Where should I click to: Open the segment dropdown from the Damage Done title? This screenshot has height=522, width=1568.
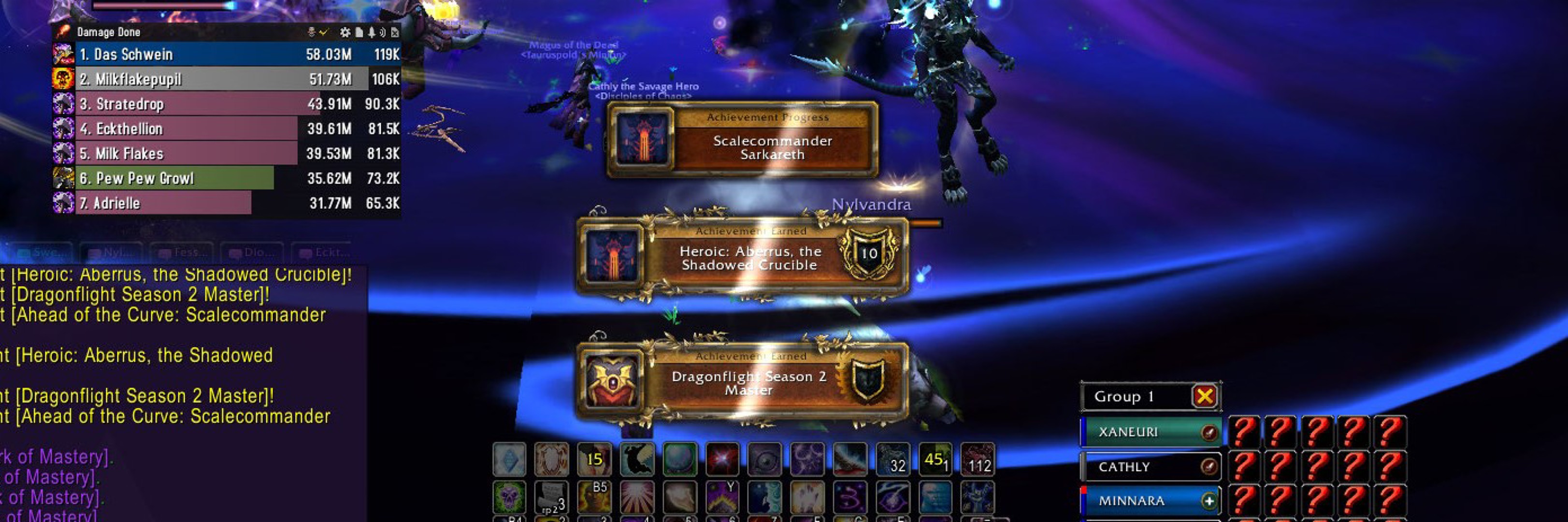pos(111,32)
